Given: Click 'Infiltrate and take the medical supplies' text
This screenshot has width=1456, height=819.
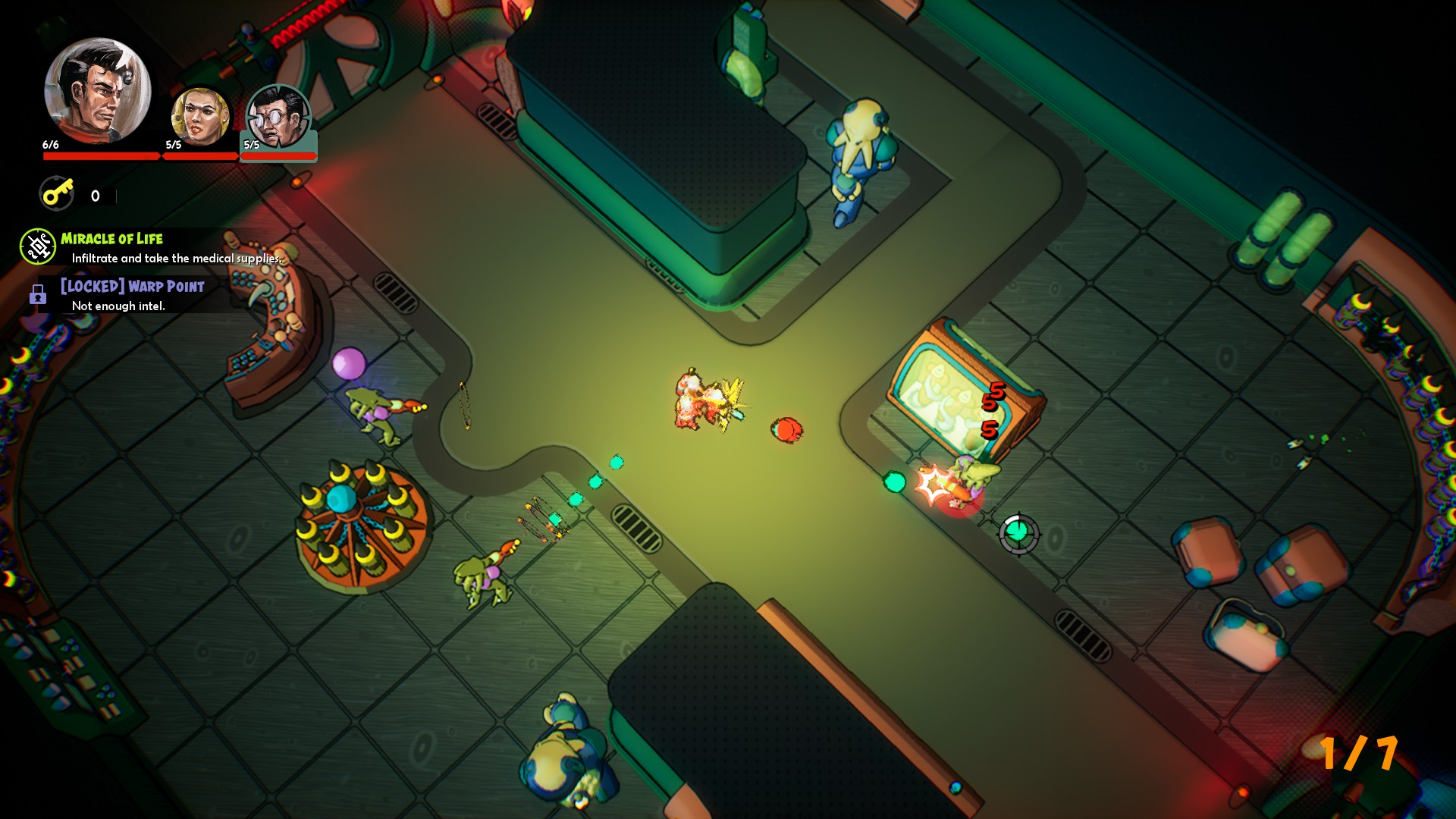Looking at the screenshot, I should pos(176,258).
